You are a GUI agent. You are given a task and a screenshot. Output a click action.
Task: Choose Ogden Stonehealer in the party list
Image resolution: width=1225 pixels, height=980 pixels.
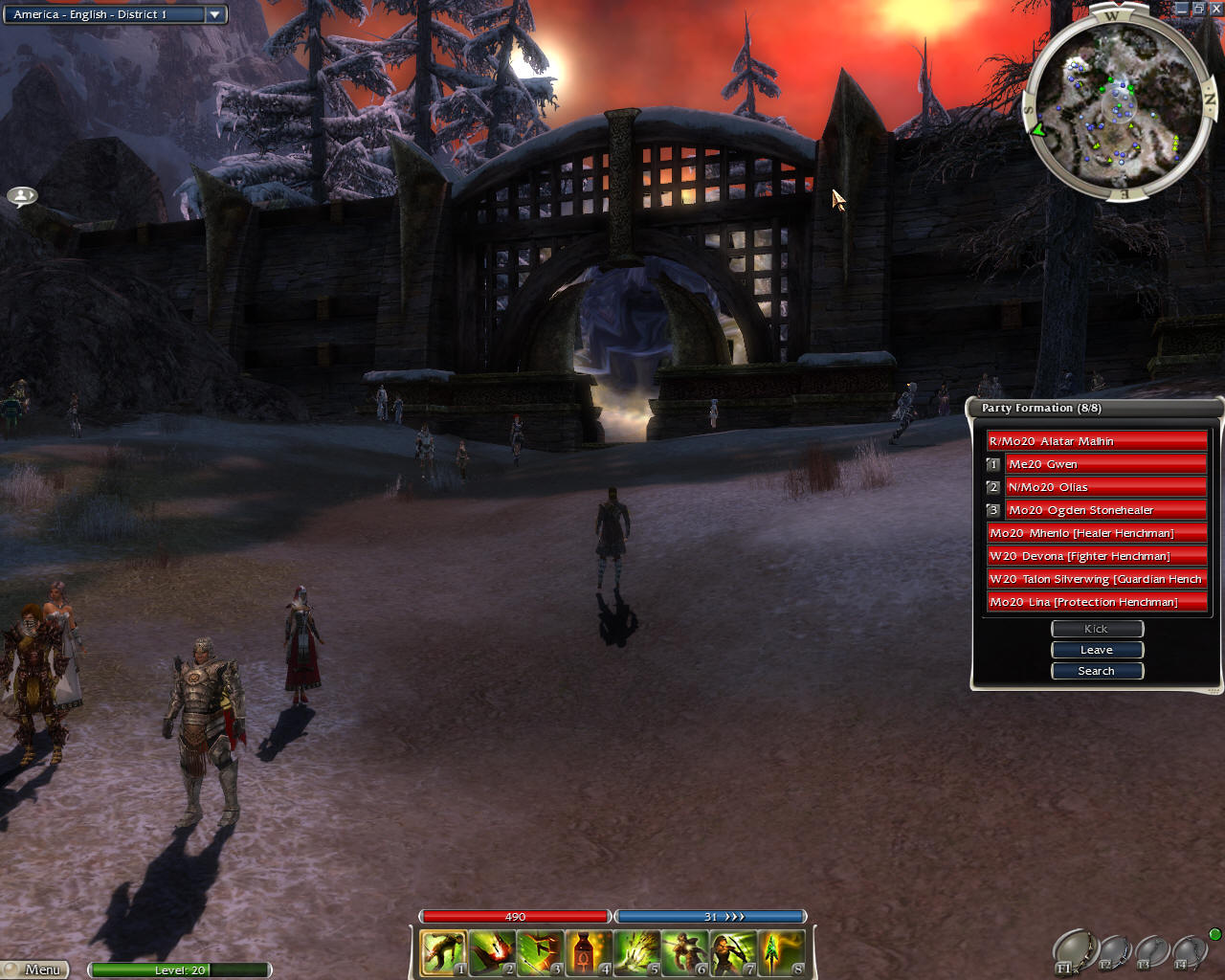1105,510
